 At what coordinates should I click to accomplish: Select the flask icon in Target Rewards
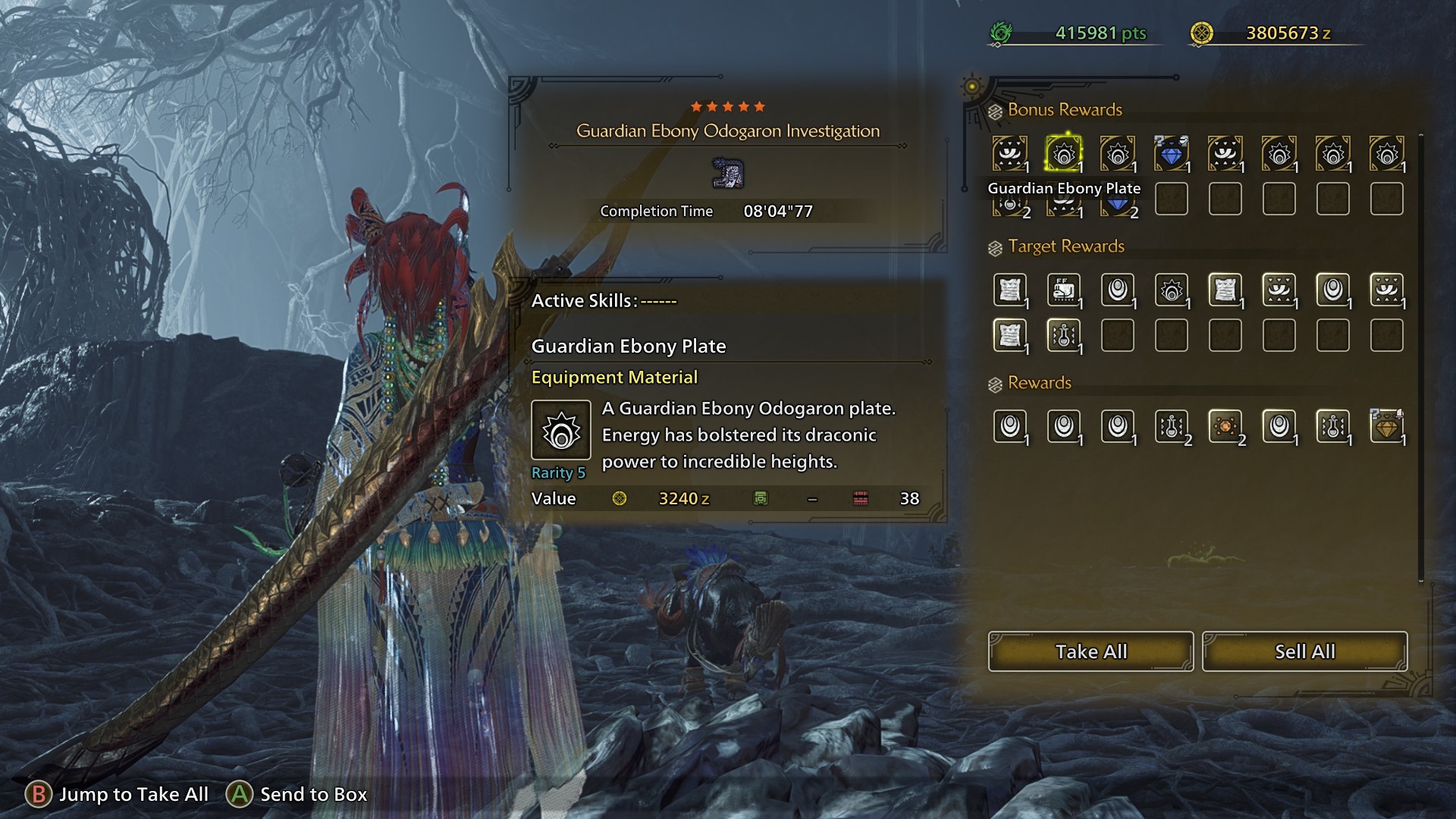click(1063, 336)
